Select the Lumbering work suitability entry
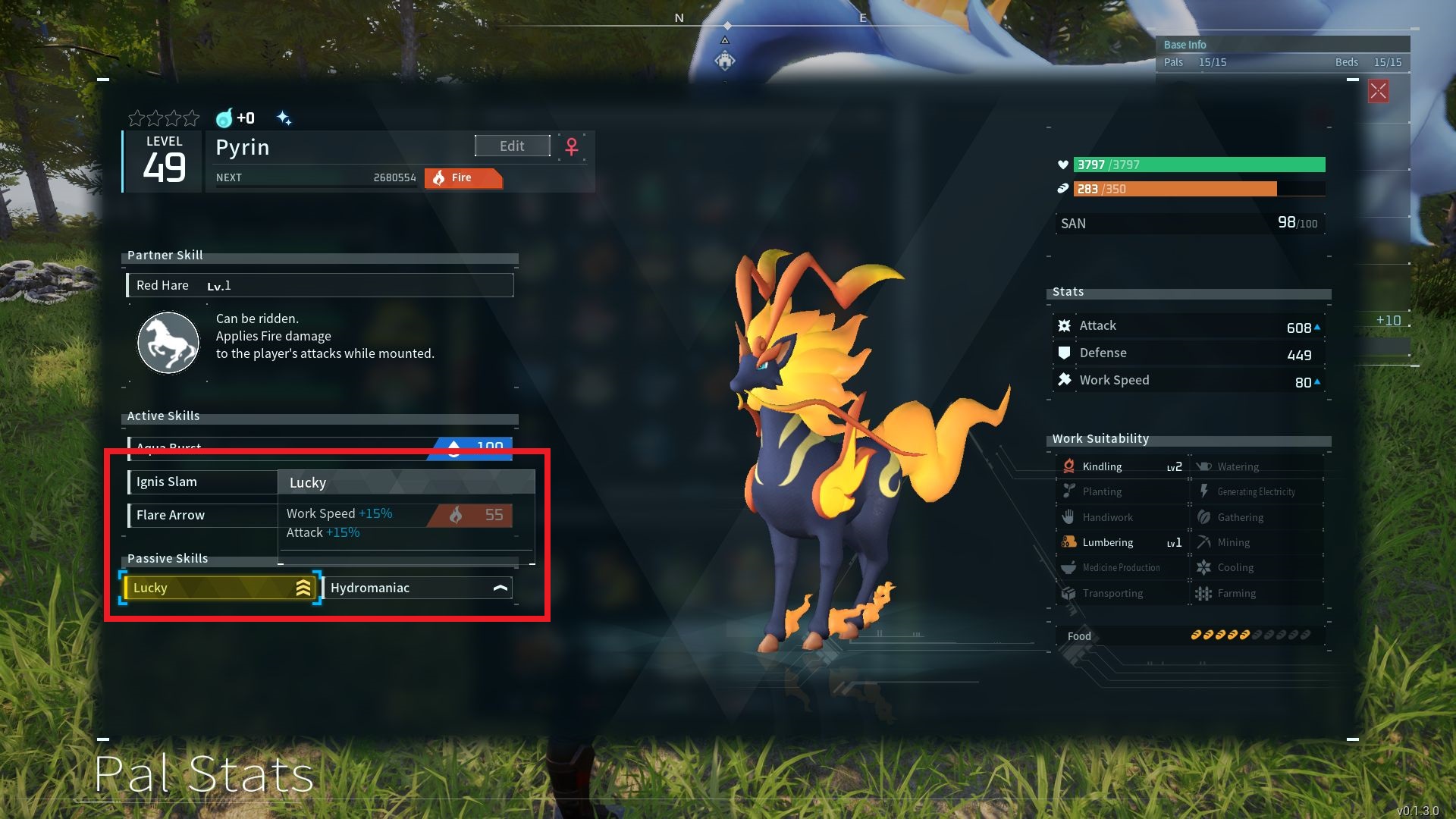The height and width of the screenshot is (819, 1456). 1121,542
